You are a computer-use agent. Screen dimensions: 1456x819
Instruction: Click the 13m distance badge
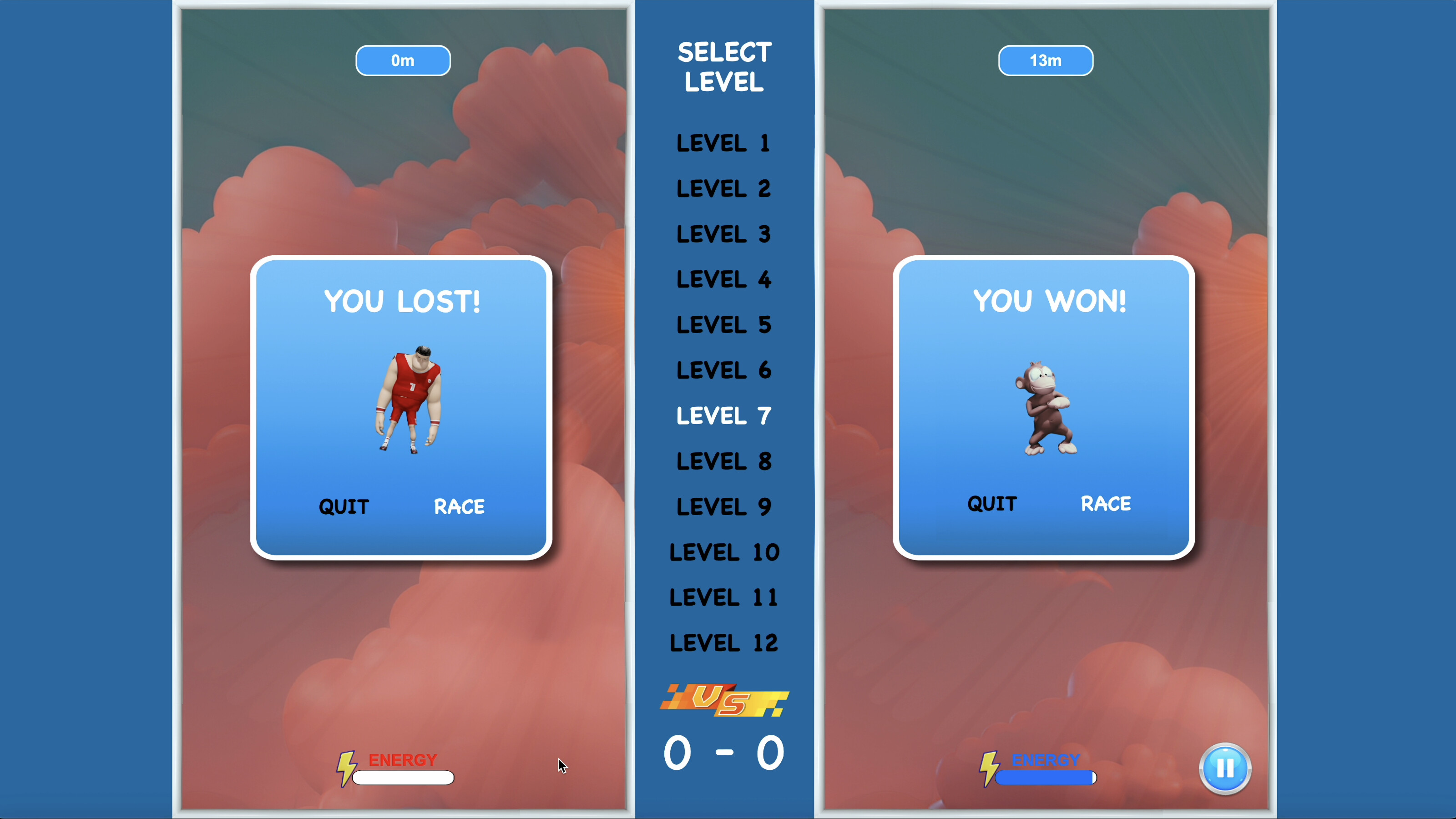[x=1045, y=61]
